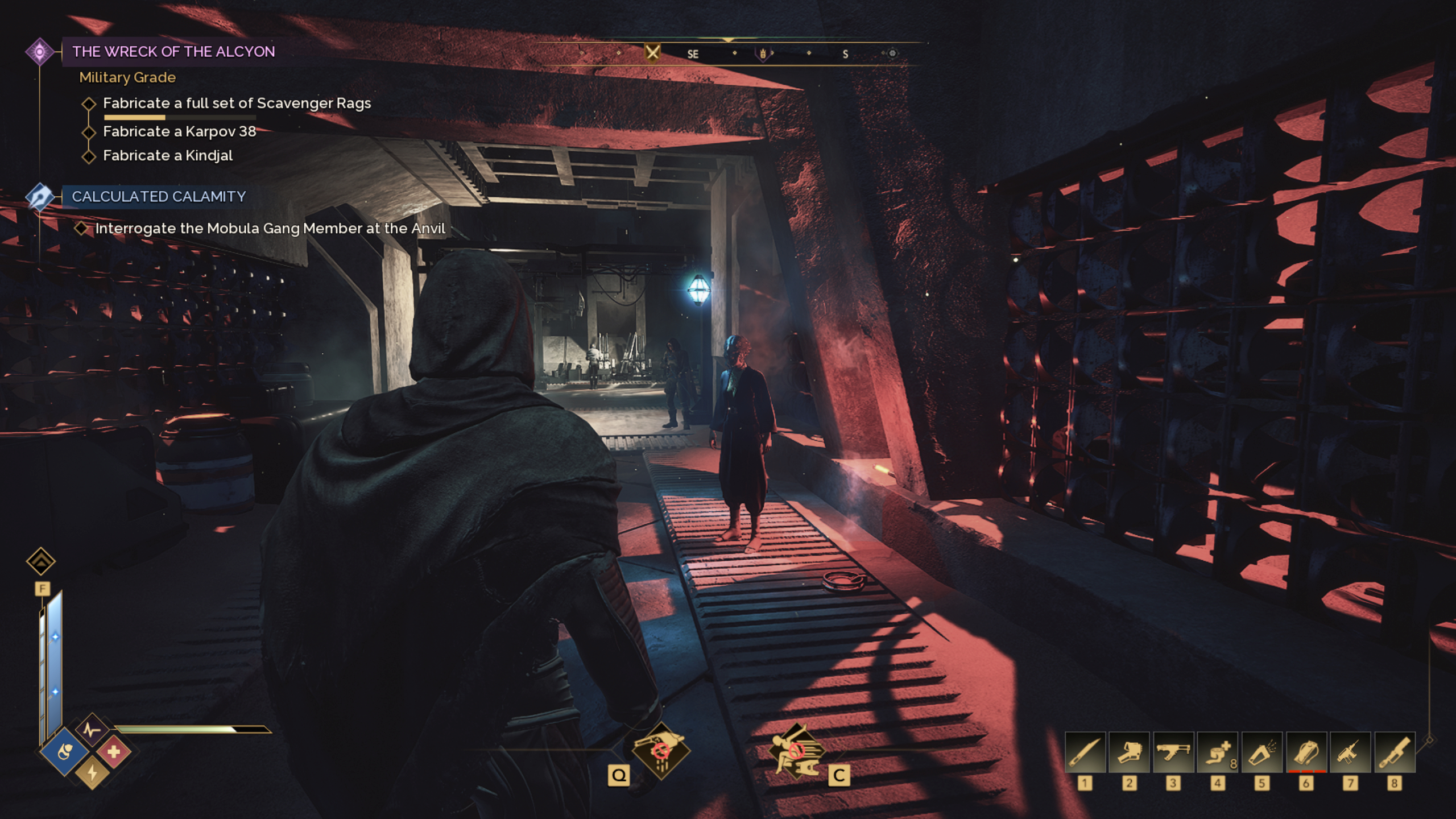Use the bandage healing item slot
Screen dimensions: 1456x819
pyautogui.click(x=1217, y=752)
